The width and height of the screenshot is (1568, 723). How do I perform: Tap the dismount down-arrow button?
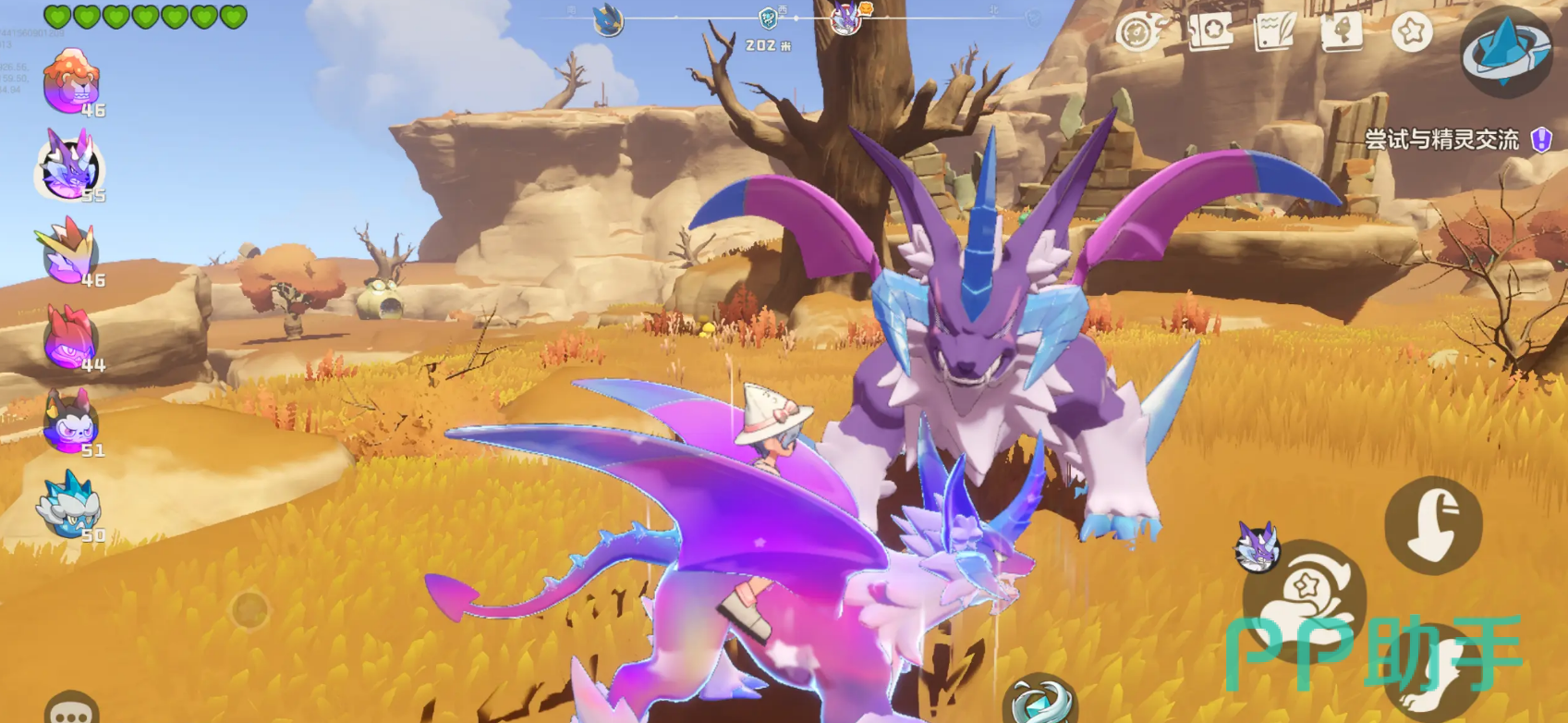click(1433, 525)
